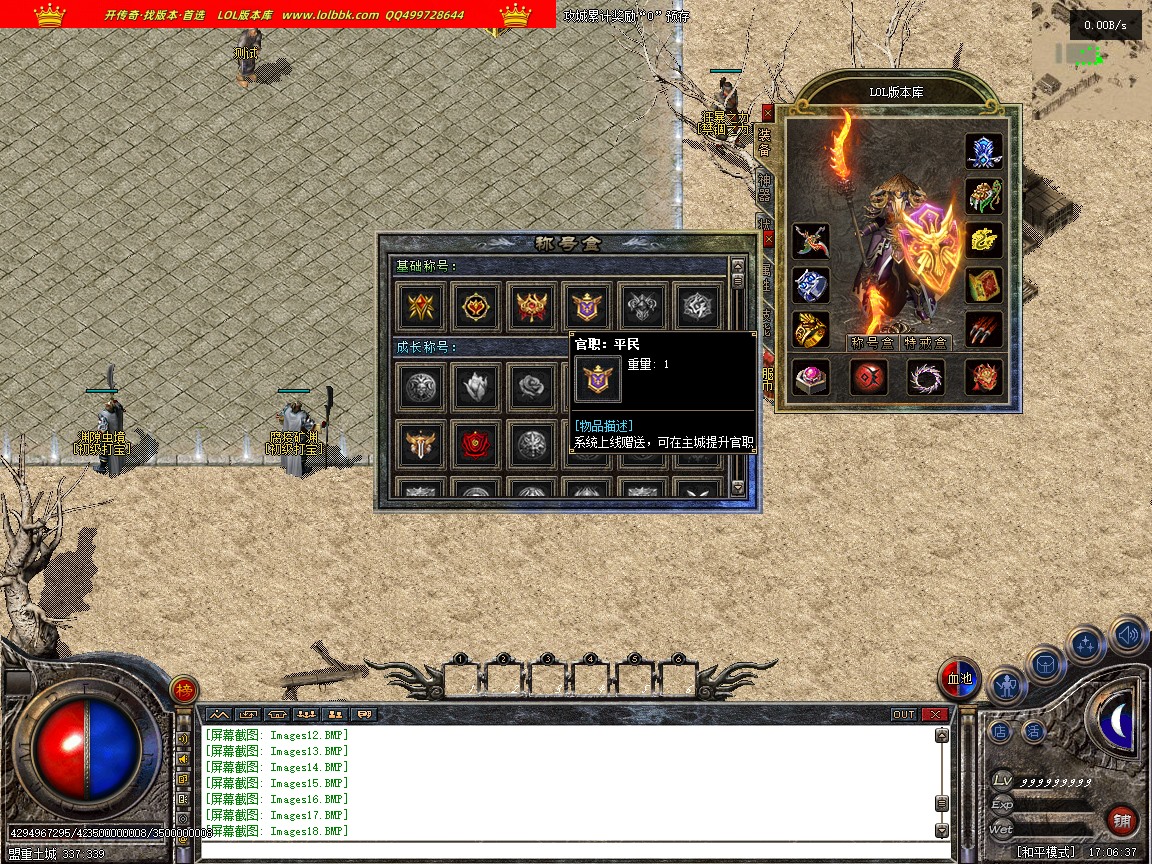
Task: Select the red rose growth title
Action: click(x=476, y=444)
